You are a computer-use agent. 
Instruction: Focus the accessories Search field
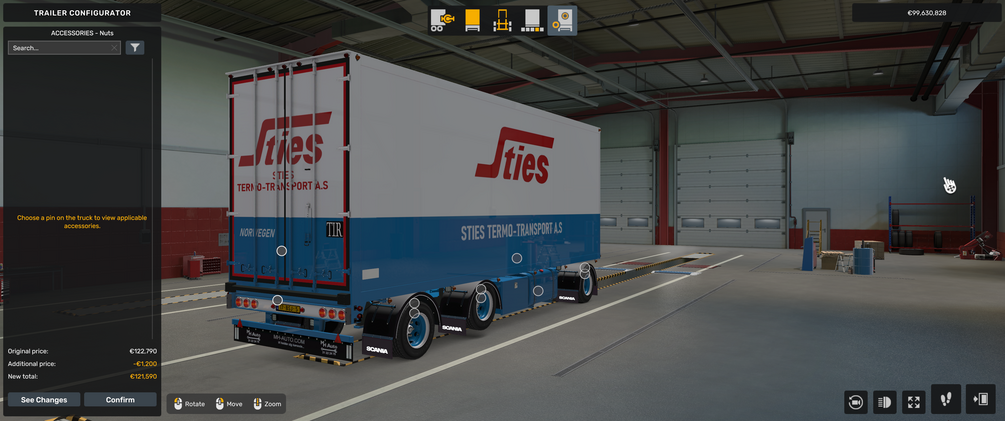click(60, 48)
